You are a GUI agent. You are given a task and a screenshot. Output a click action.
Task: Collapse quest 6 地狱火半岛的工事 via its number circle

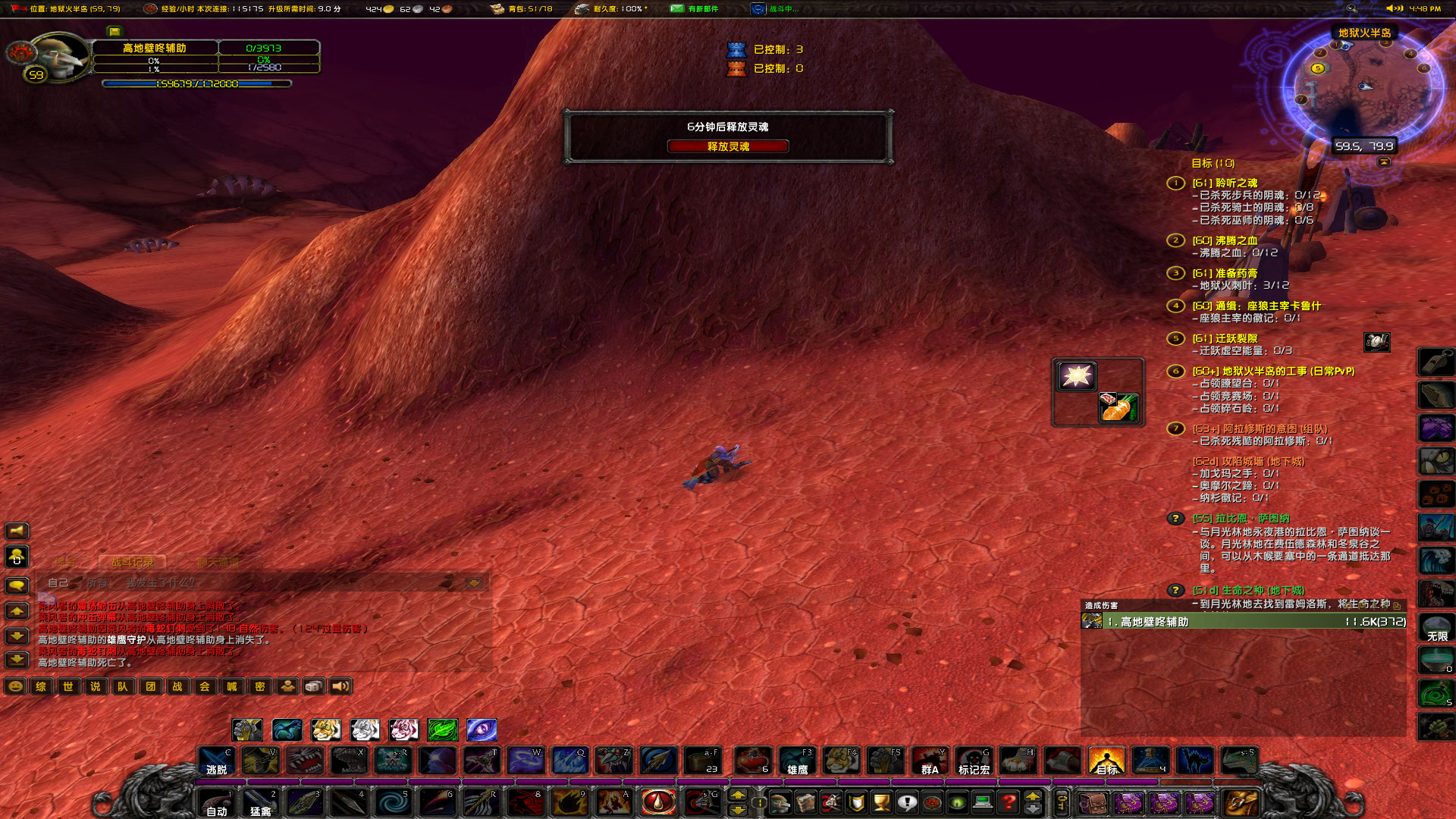pos(1175,372)
